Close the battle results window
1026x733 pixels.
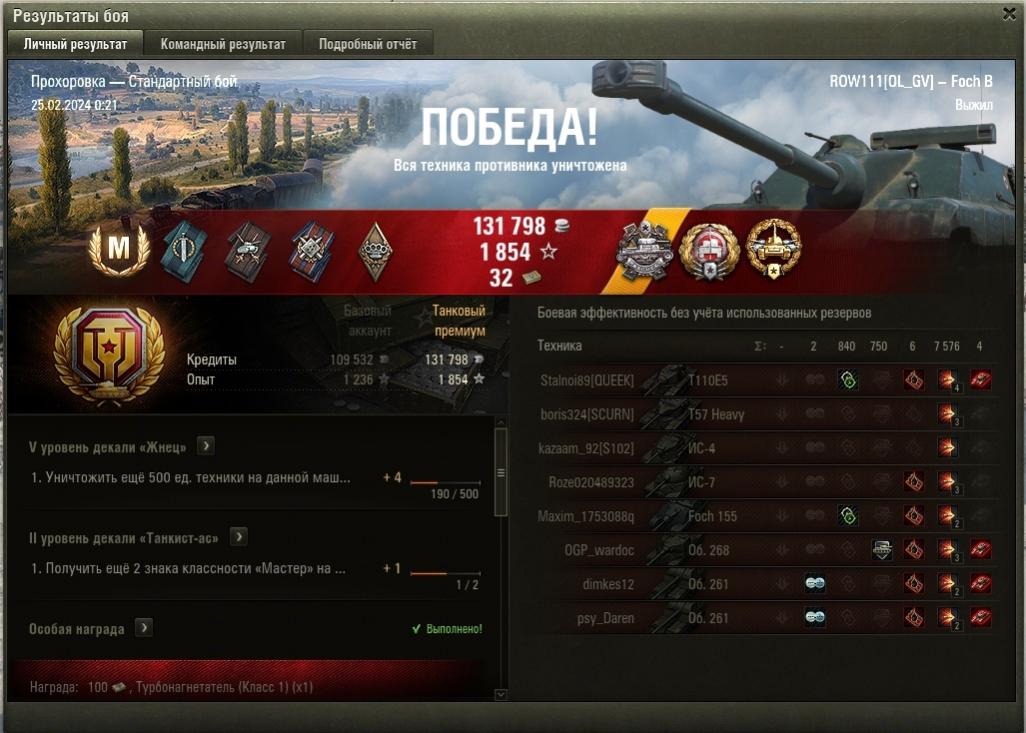click(x=1009, y=14)
